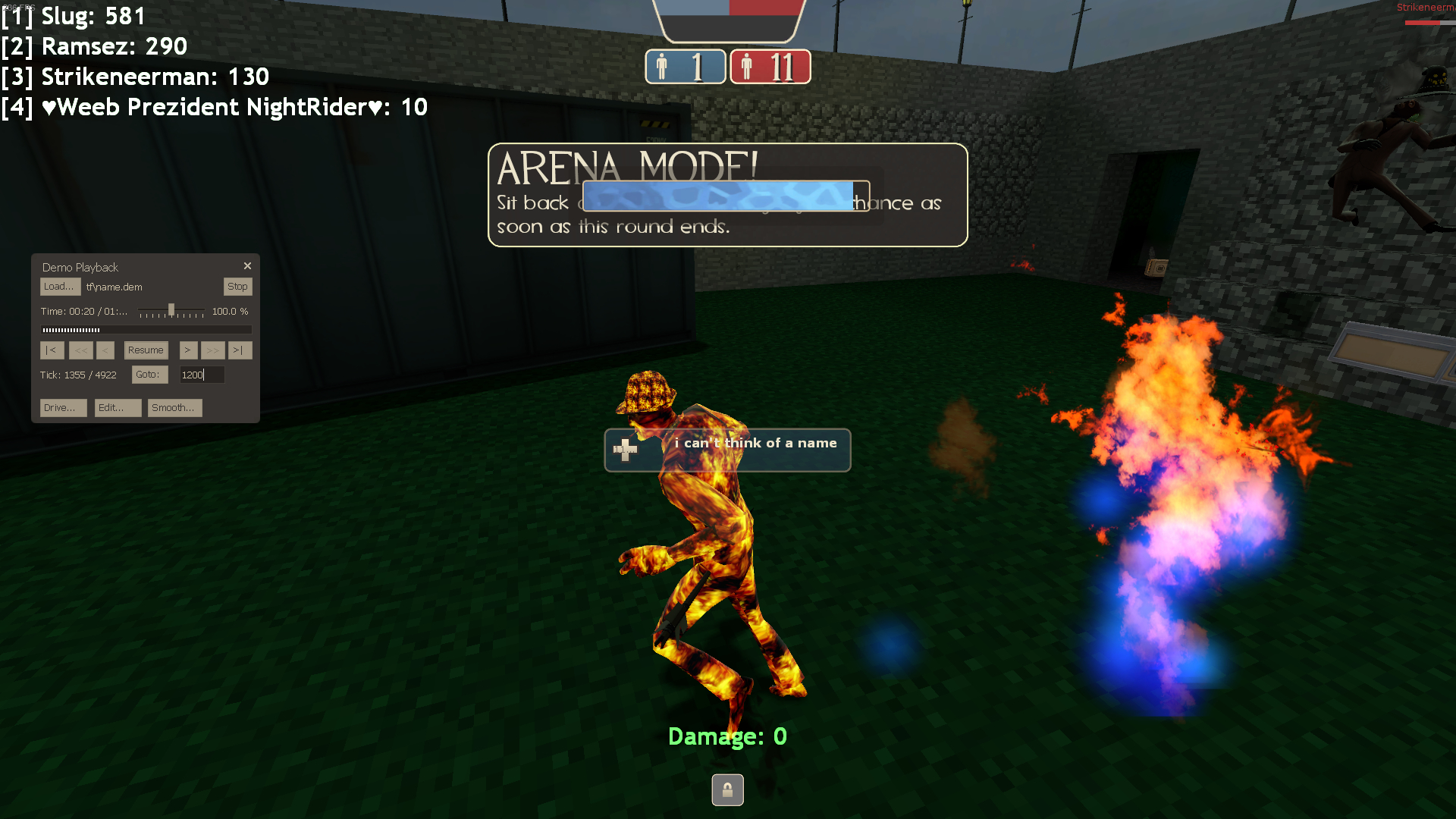Open the demo Edit panel
Image resolution: width=1456 pixels, height=819 pixels.
tap(117, 408)
